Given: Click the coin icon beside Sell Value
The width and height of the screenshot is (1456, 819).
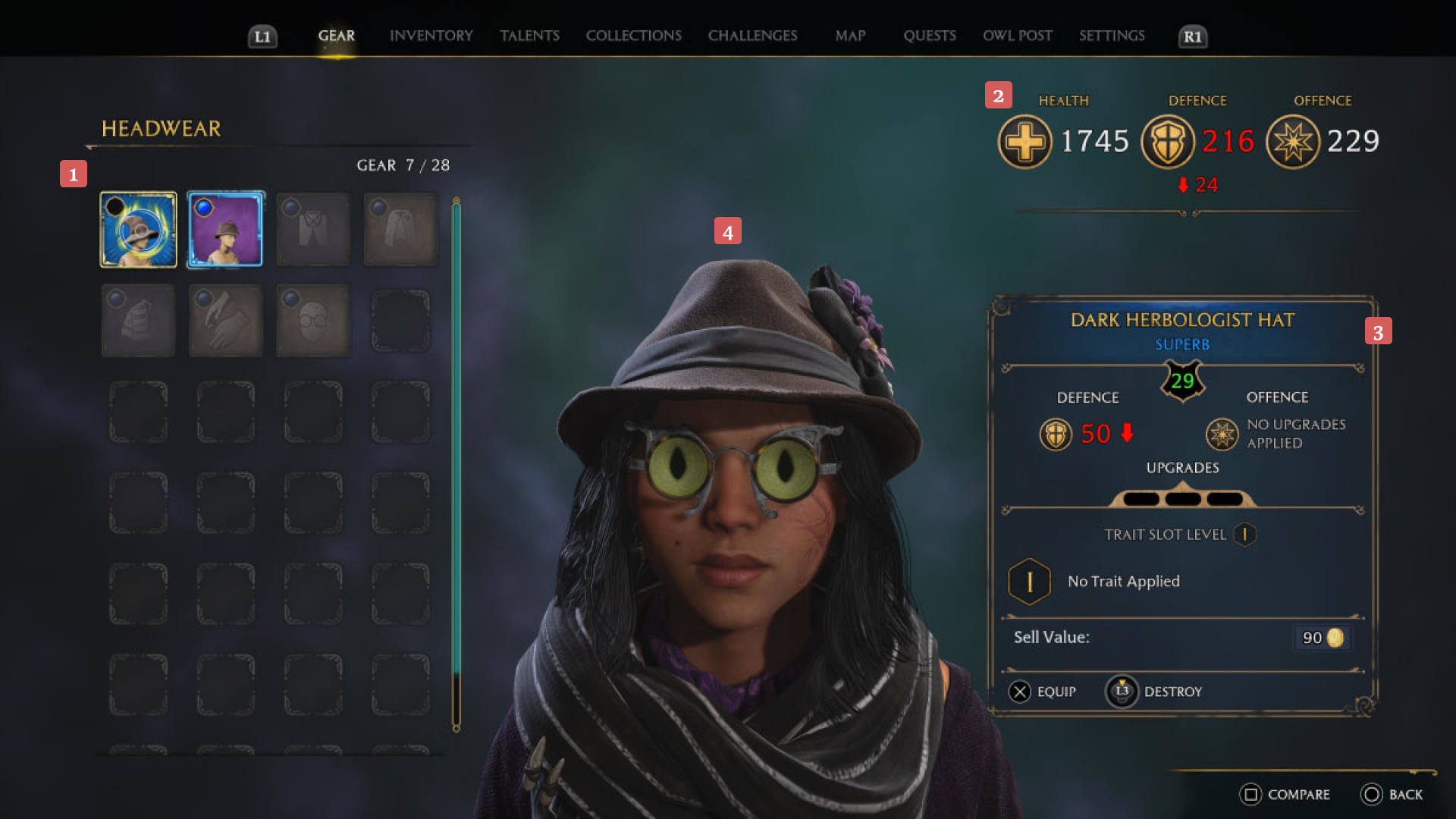Looking at the screenshot, I should pos(1335,638).
